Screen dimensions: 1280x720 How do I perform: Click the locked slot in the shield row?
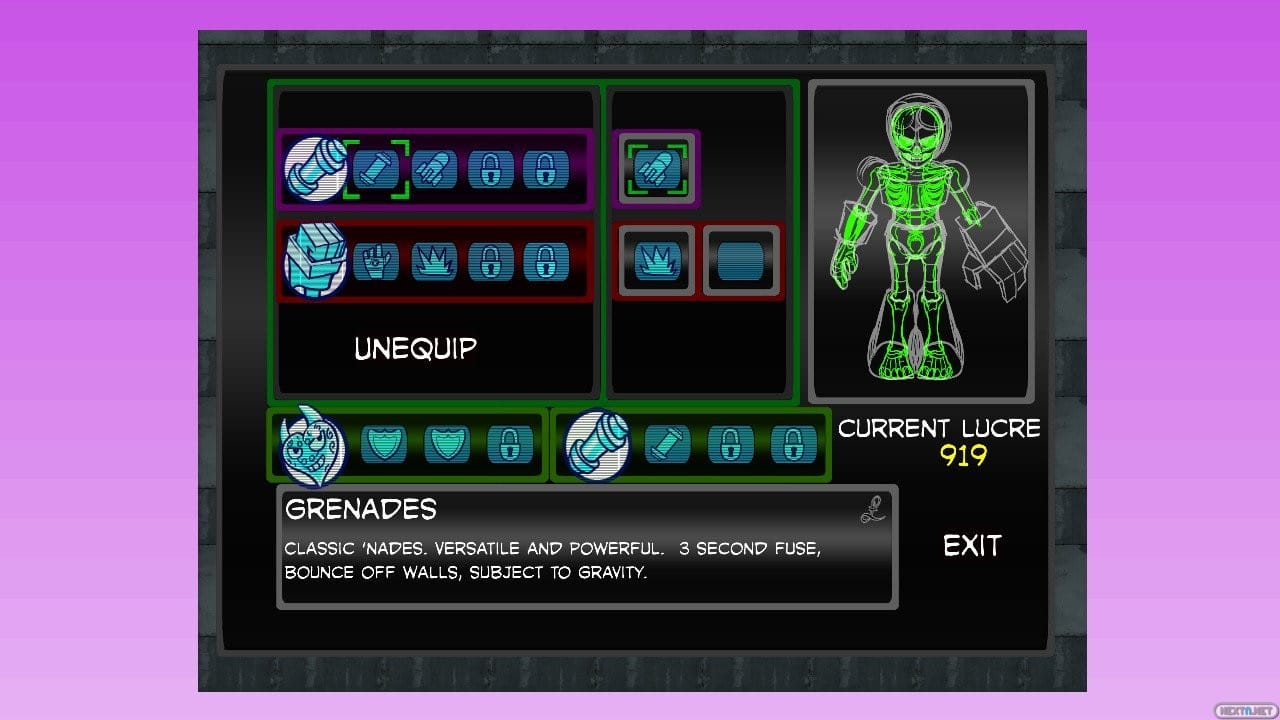click(510, 446)
